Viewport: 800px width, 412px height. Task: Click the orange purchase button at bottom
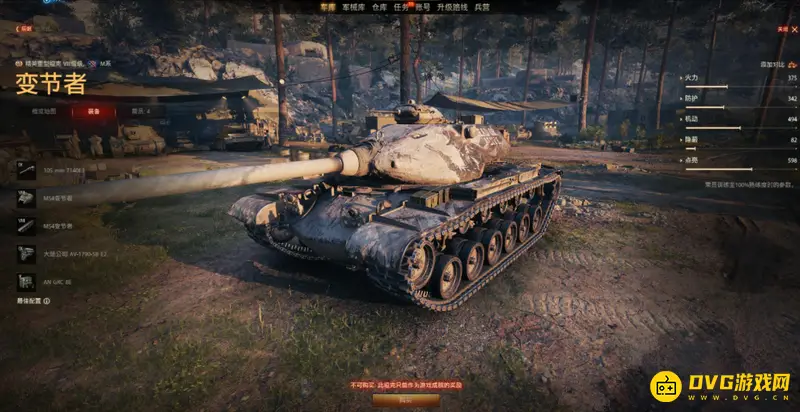tap(392, 398)
